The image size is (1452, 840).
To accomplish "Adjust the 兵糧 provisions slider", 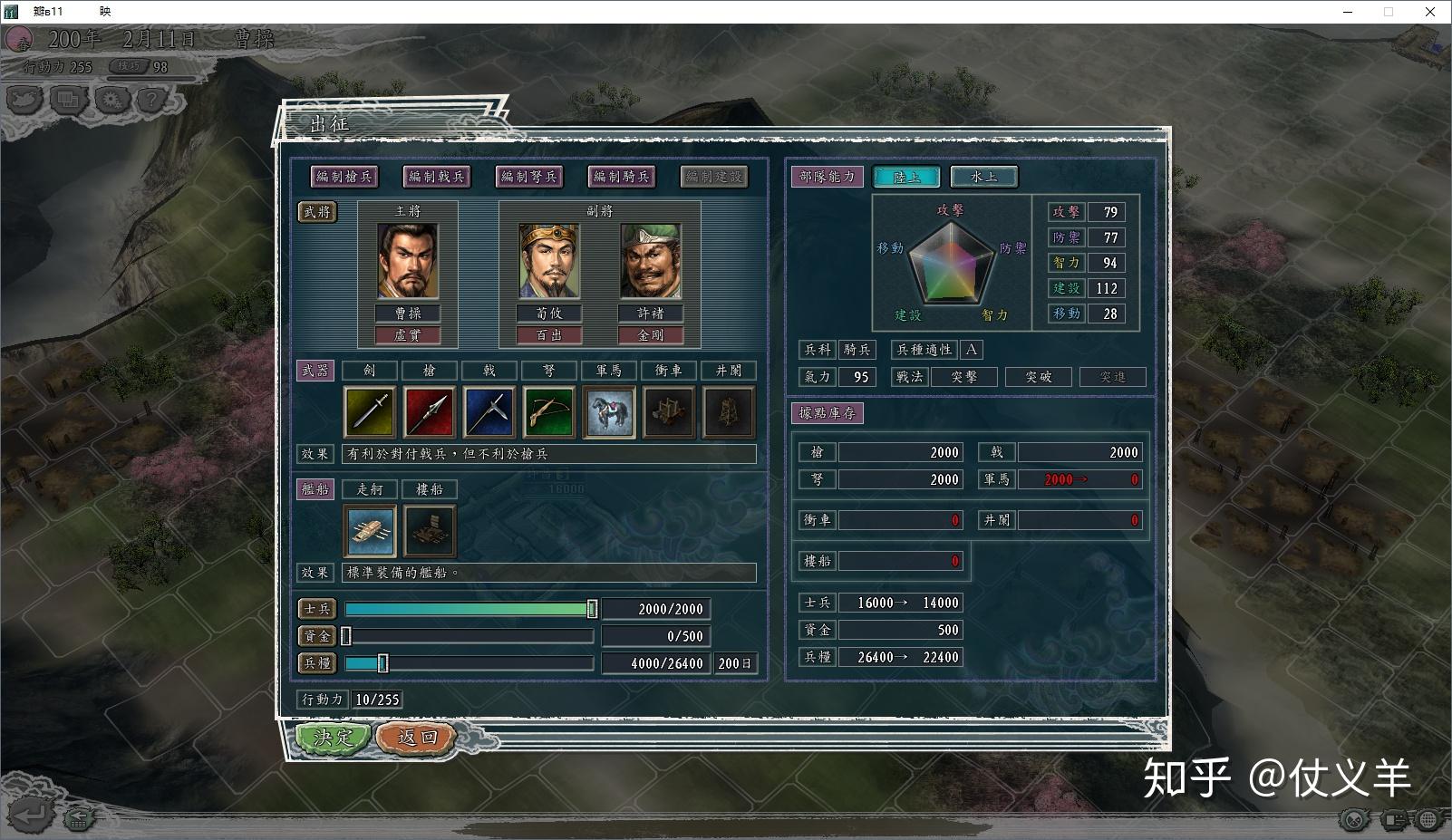I will click(x=382, y=663).
